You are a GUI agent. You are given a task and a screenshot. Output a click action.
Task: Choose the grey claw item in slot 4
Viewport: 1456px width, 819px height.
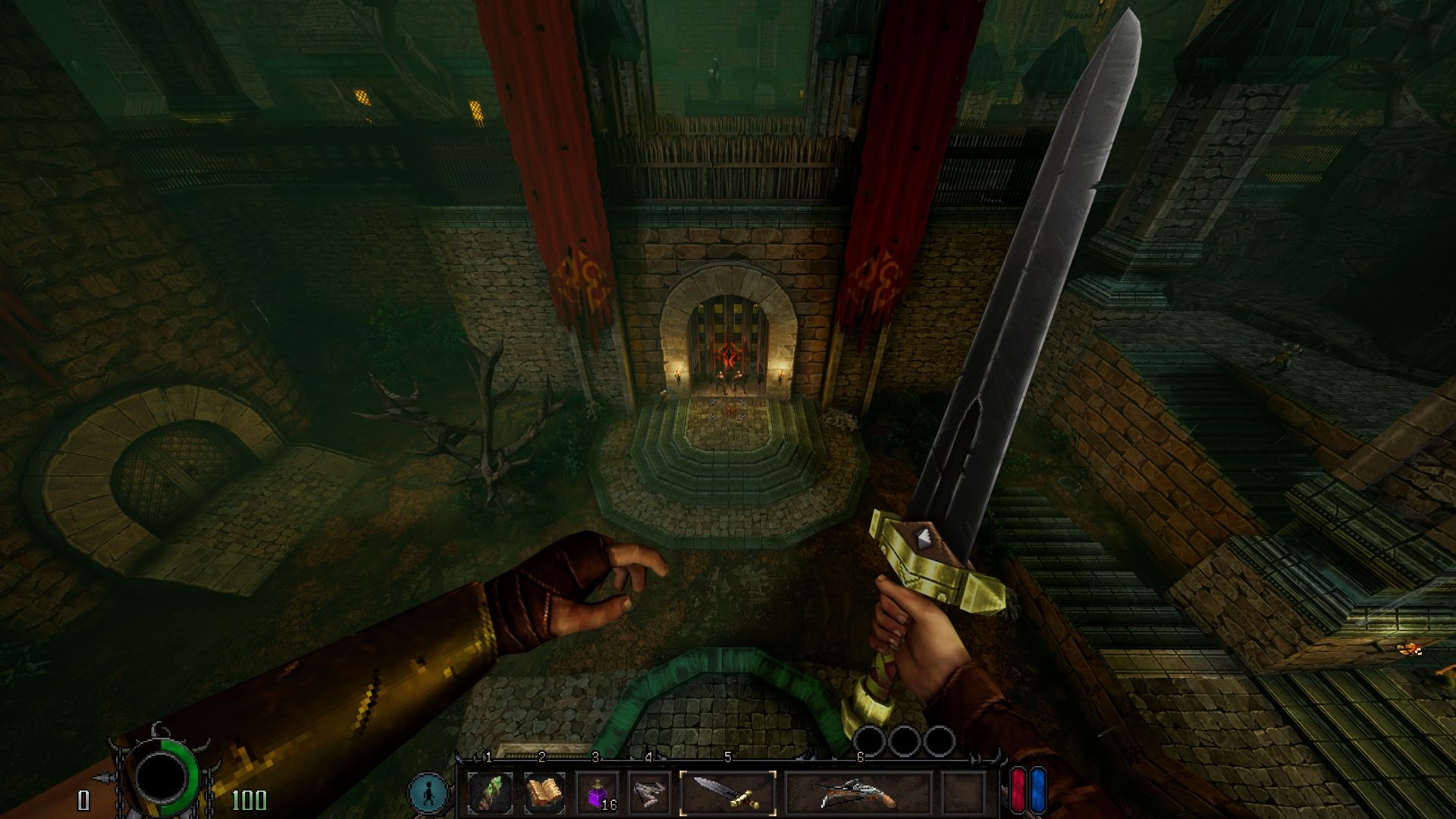click(650, 793)
